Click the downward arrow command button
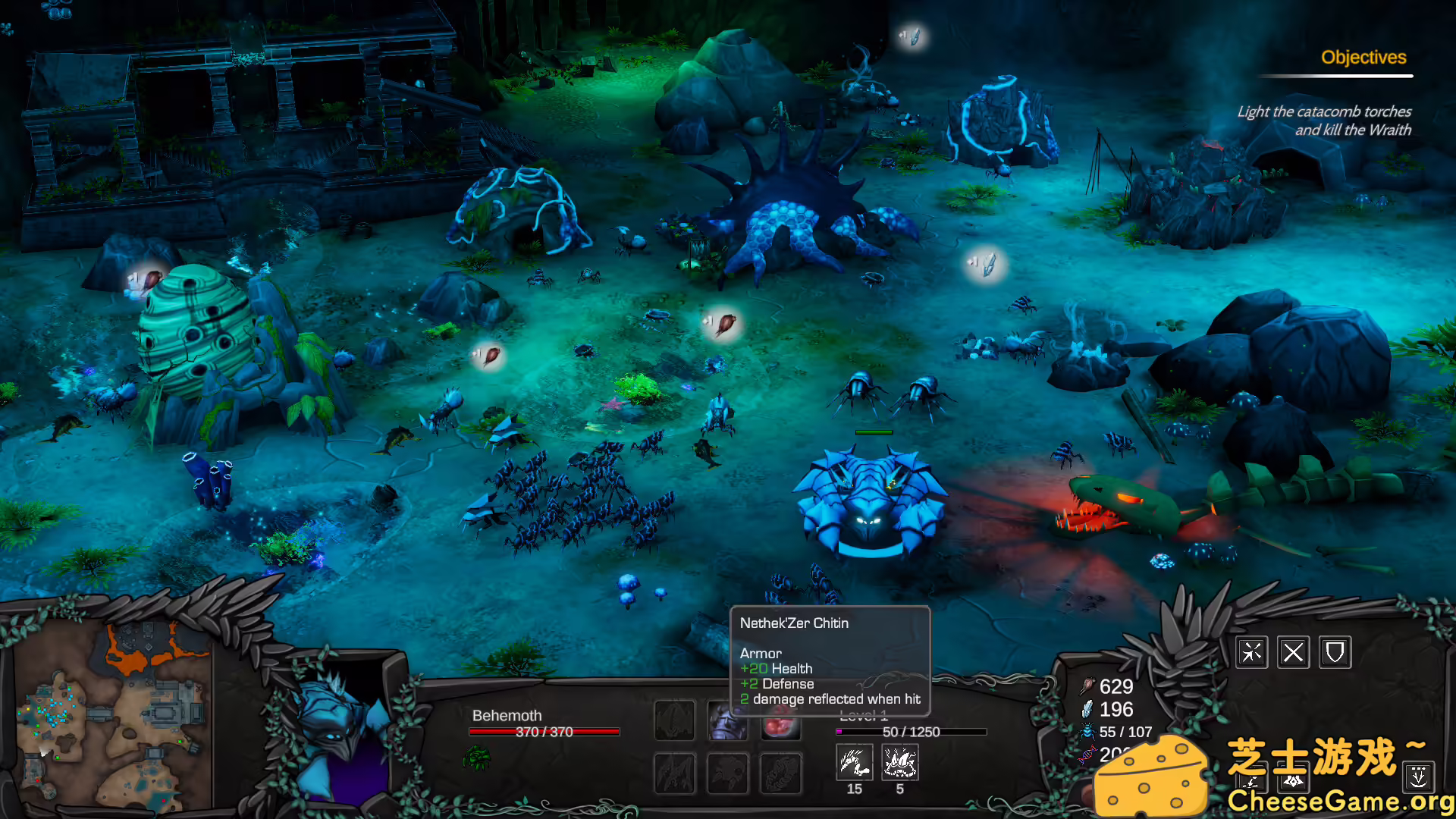Image resolution: width=1456 pixels, height=819 pixels. [1418, 777]
